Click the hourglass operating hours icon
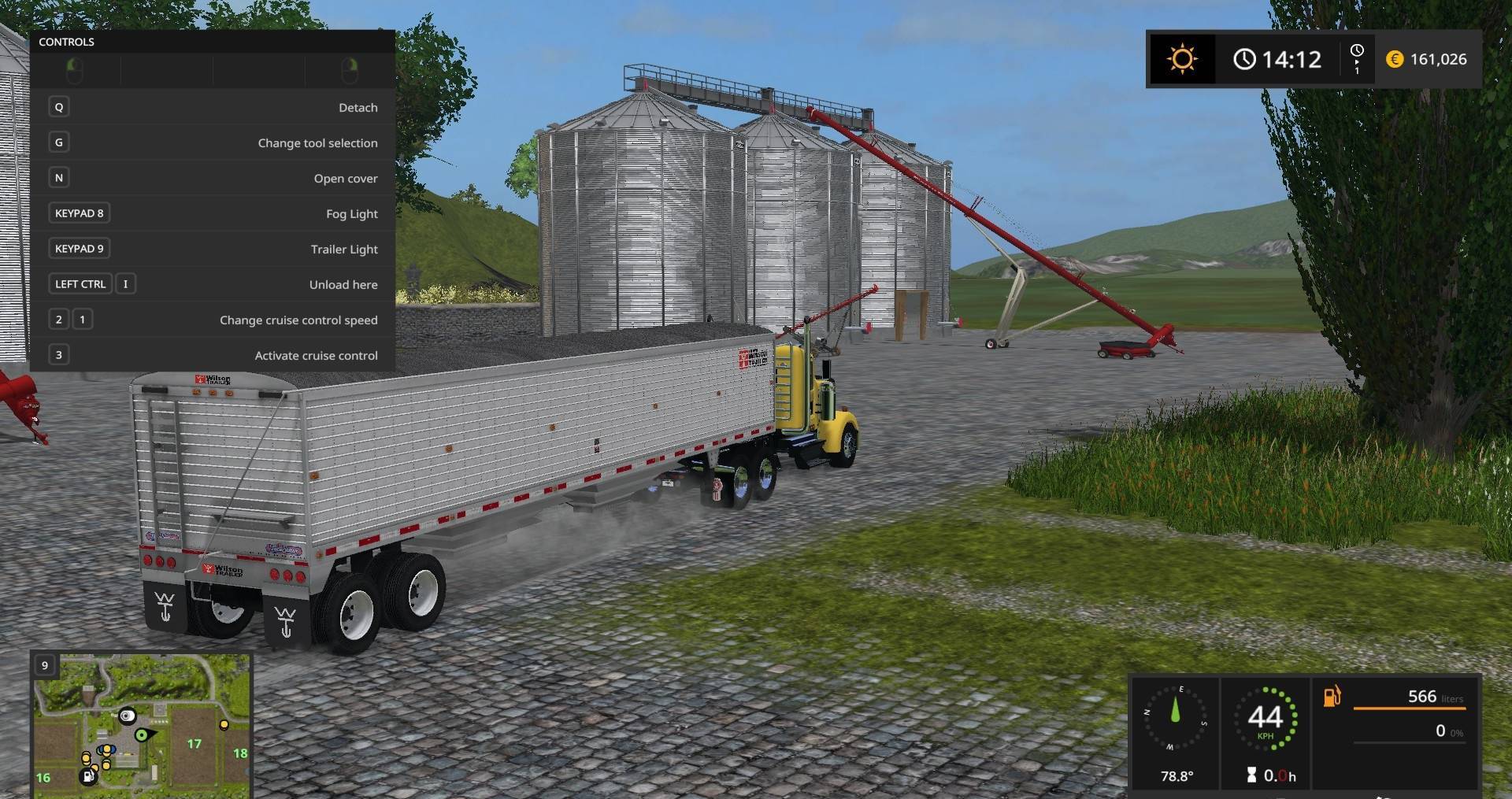The image size is (1512, 799). pyautogui.click(x=1252, y=775)
